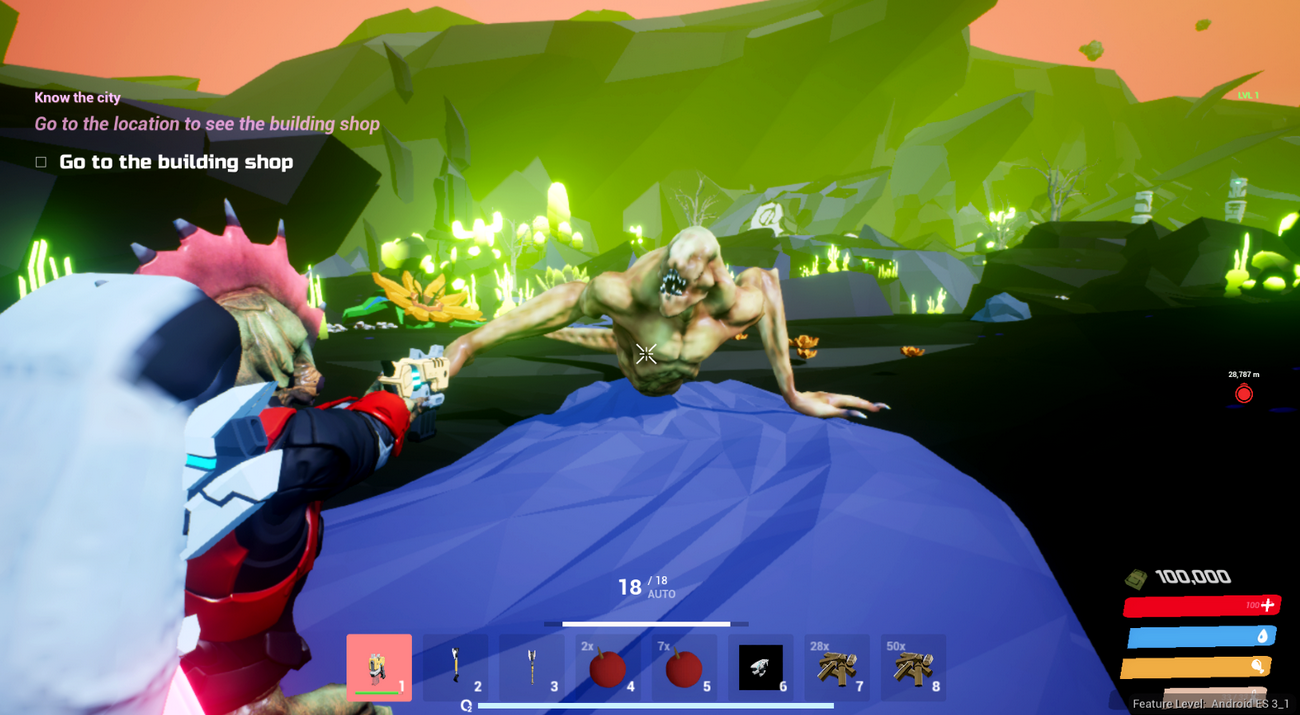
Task: Select the 2x red apple stack
Action: coord(607,667)
